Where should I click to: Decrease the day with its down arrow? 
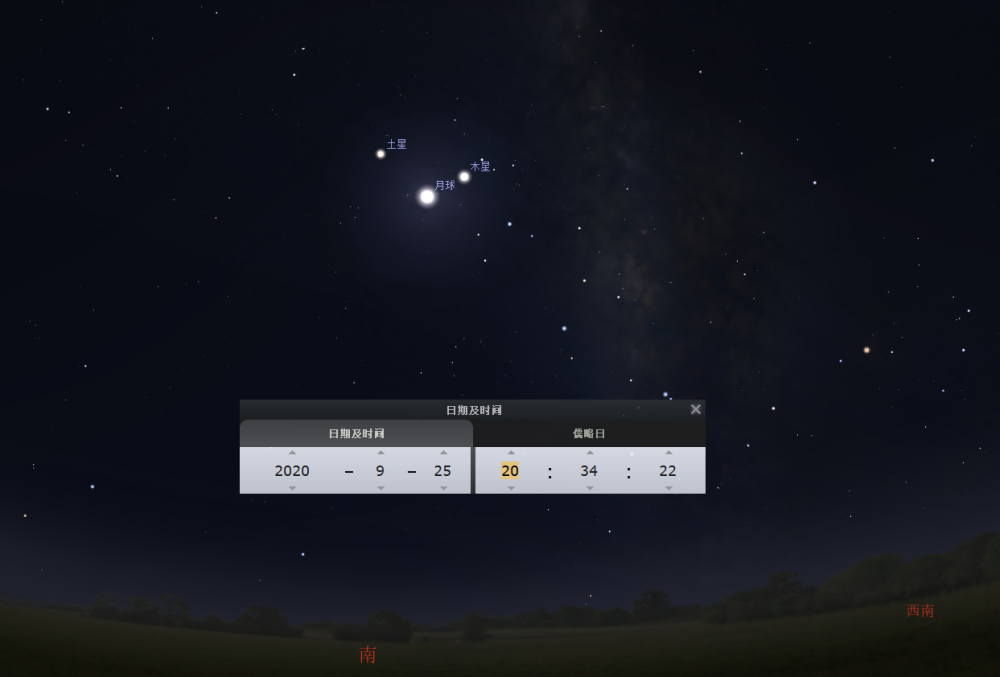click(x=443, y=488)
